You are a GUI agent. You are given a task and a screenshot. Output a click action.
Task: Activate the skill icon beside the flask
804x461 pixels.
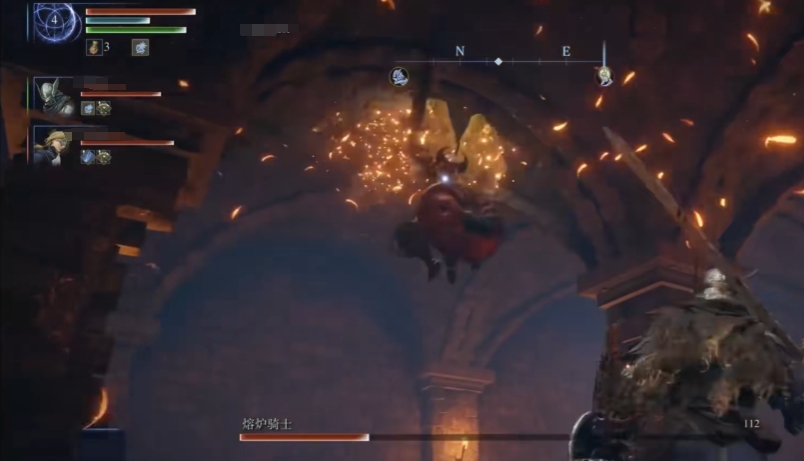pyautogui.click(x=140, y=47)
